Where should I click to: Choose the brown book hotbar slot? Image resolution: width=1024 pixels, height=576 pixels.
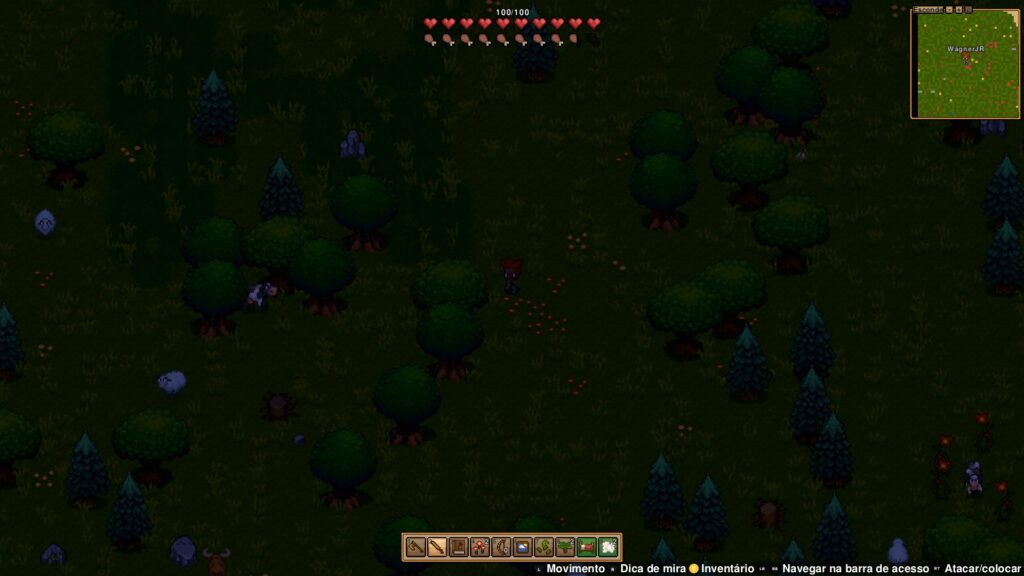(458, 547)
